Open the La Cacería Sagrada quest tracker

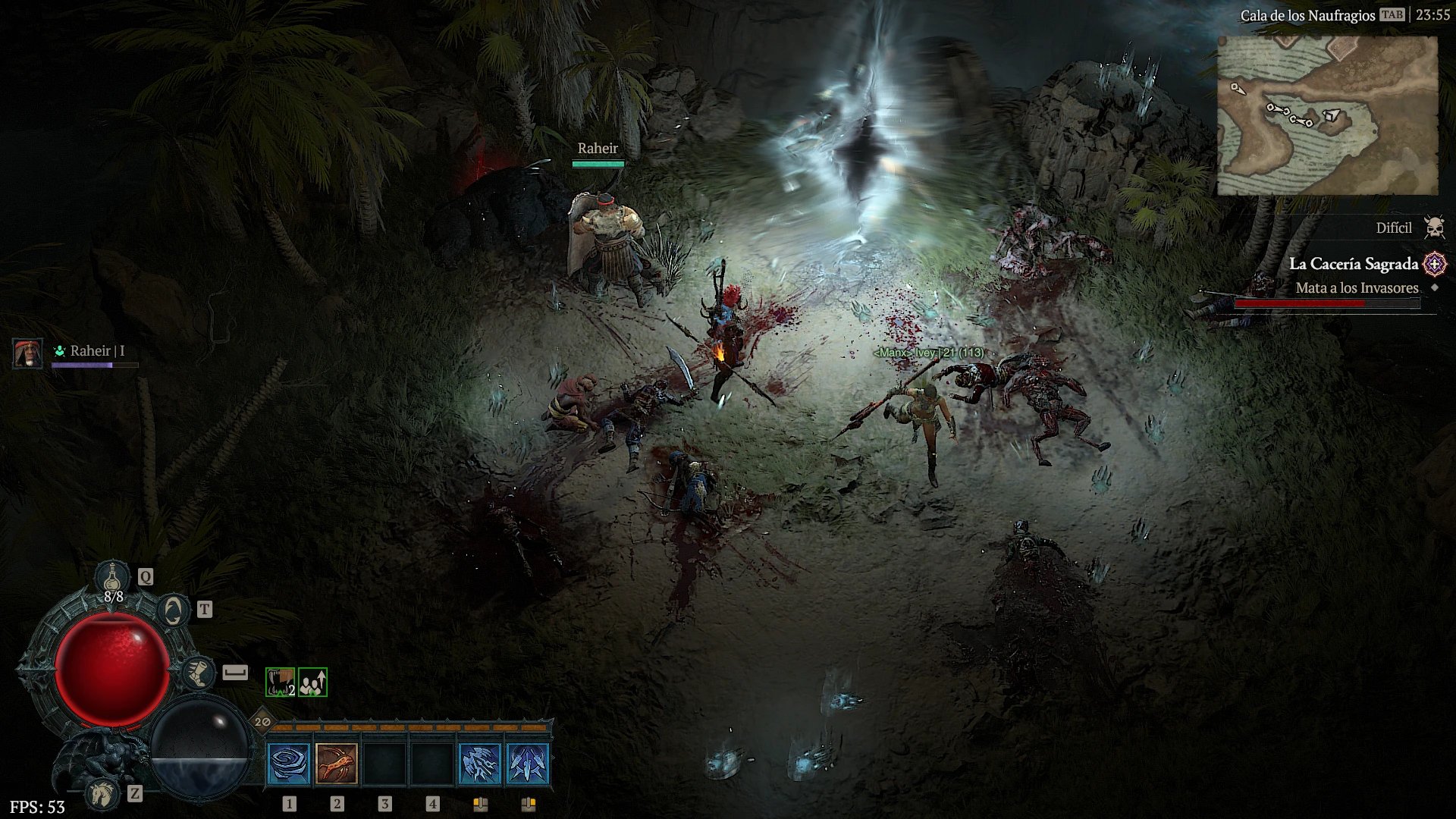click(1353, 264)
